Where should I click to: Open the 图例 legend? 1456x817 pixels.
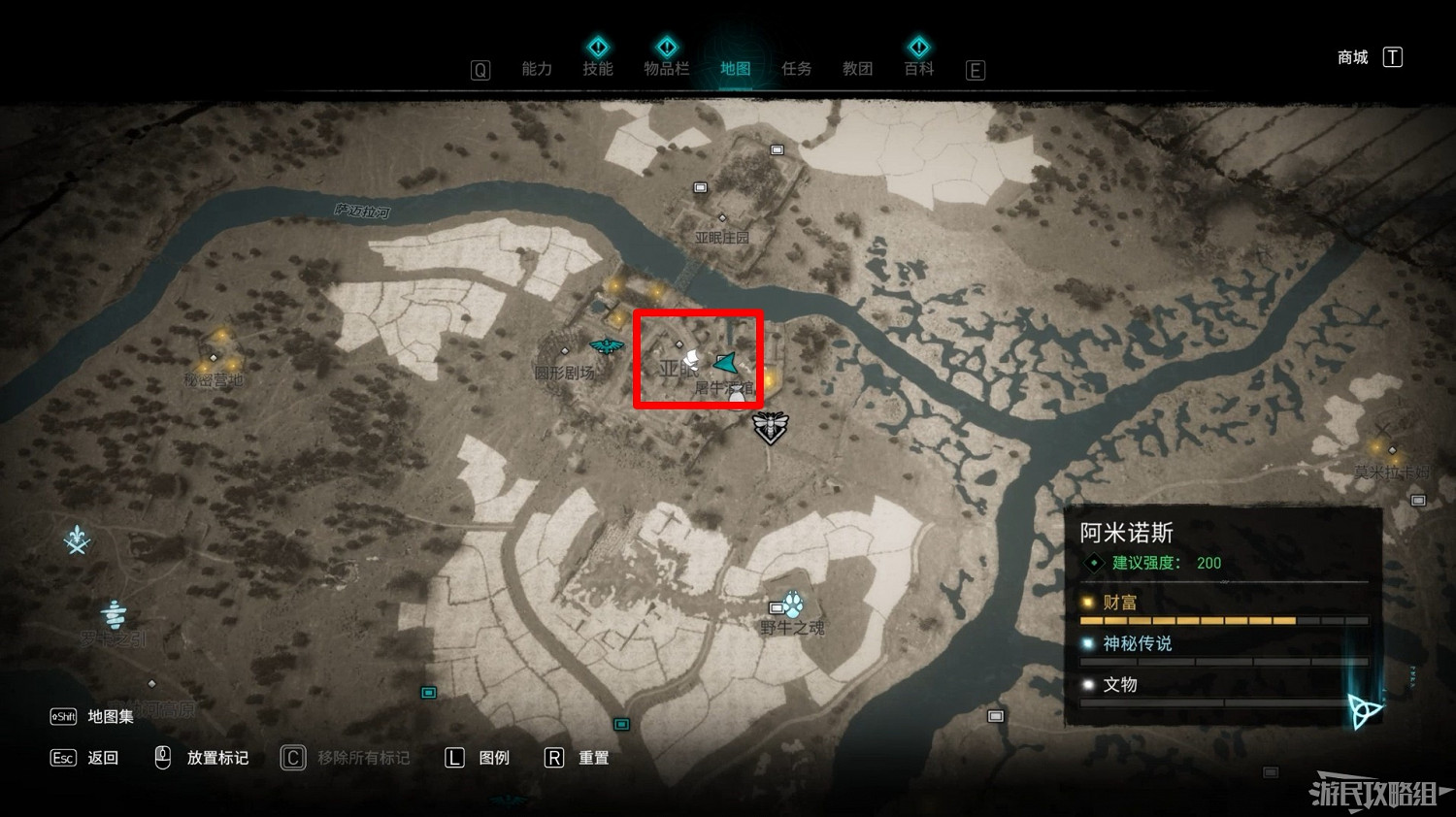point(494,758)
